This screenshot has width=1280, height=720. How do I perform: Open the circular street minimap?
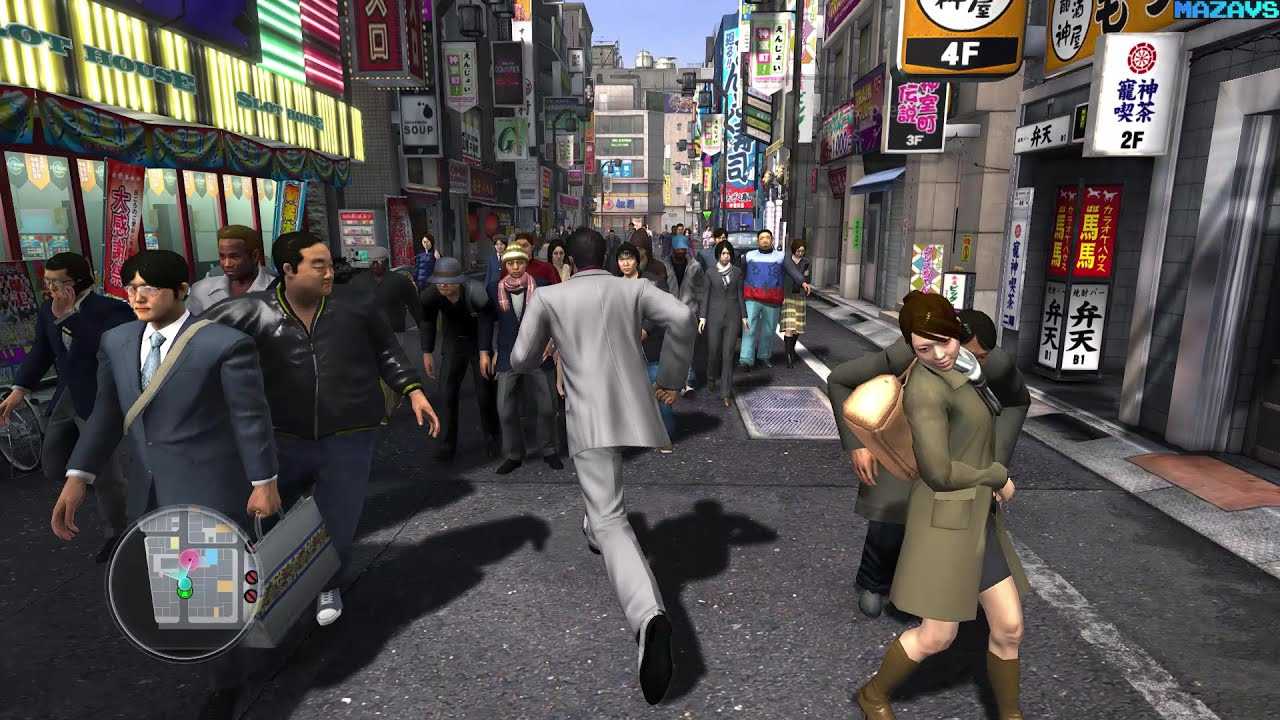pos(185,583)
